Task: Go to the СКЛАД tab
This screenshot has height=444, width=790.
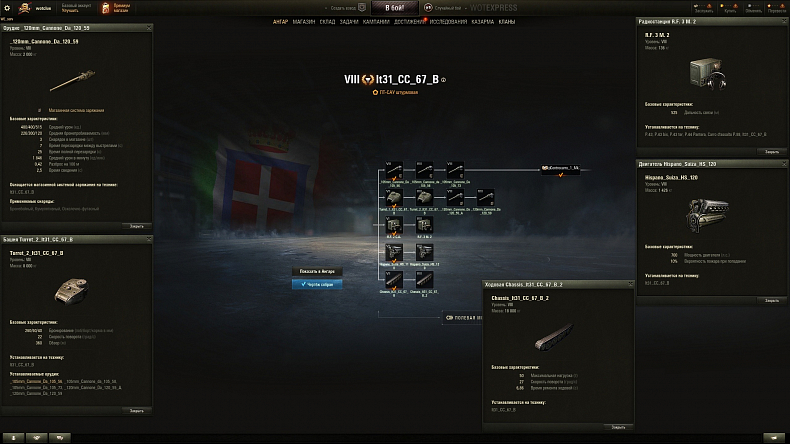Action: click(x=330, y=21)
